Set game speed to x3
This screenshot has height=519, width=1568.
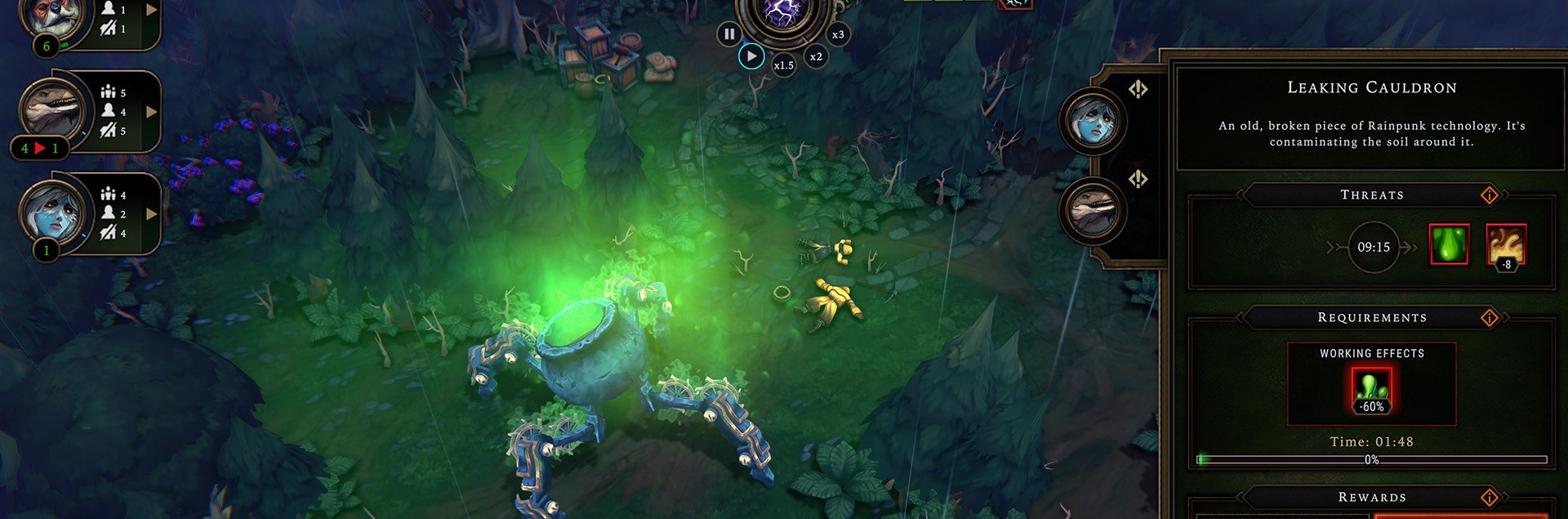click(x=838, y=34)
